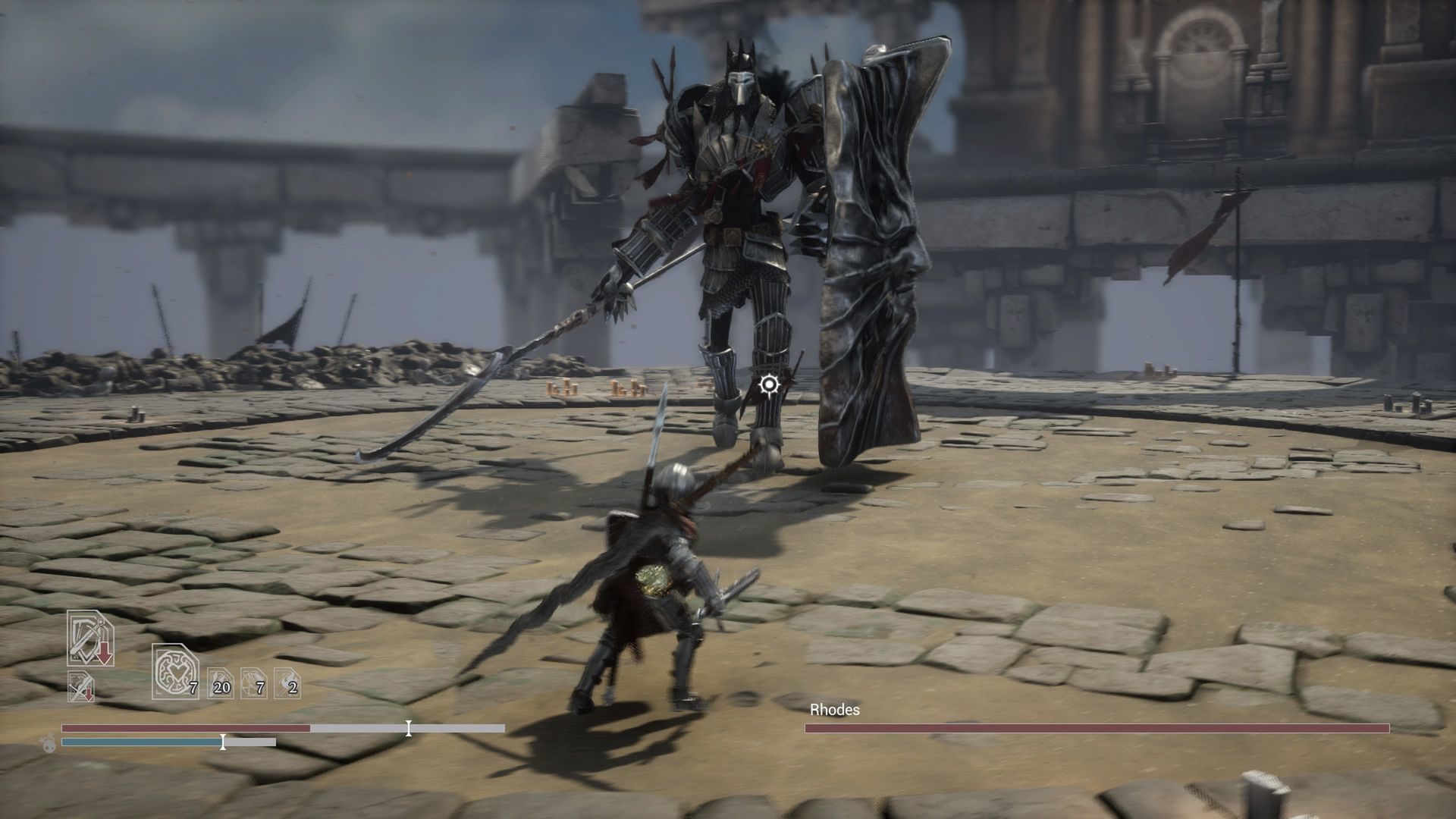
Task: Select the flaming axe item showing 2
Action: tap(287, 682)
